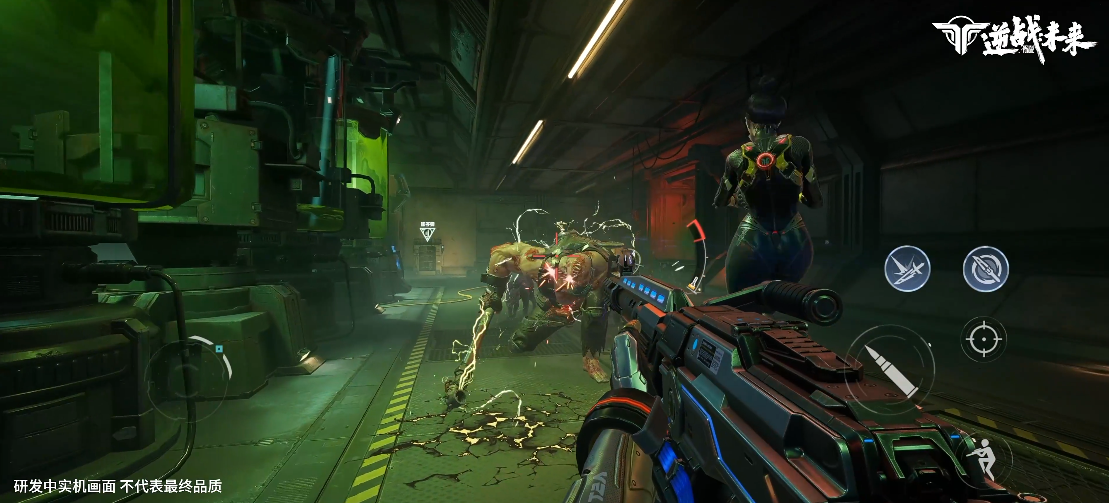Viewport: 1109px width, 503px height.
Task: Trigger the circular swirling blade ability
Action: coord(985,268)
